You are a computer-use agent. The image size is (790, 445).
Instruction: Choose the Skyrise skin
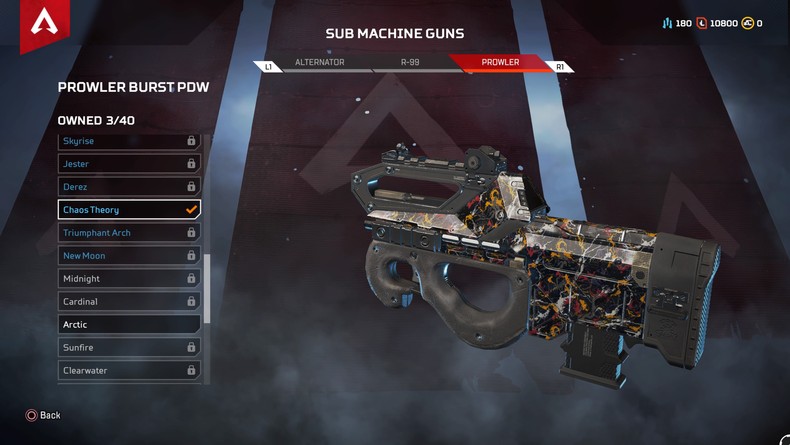coord(129,141)
